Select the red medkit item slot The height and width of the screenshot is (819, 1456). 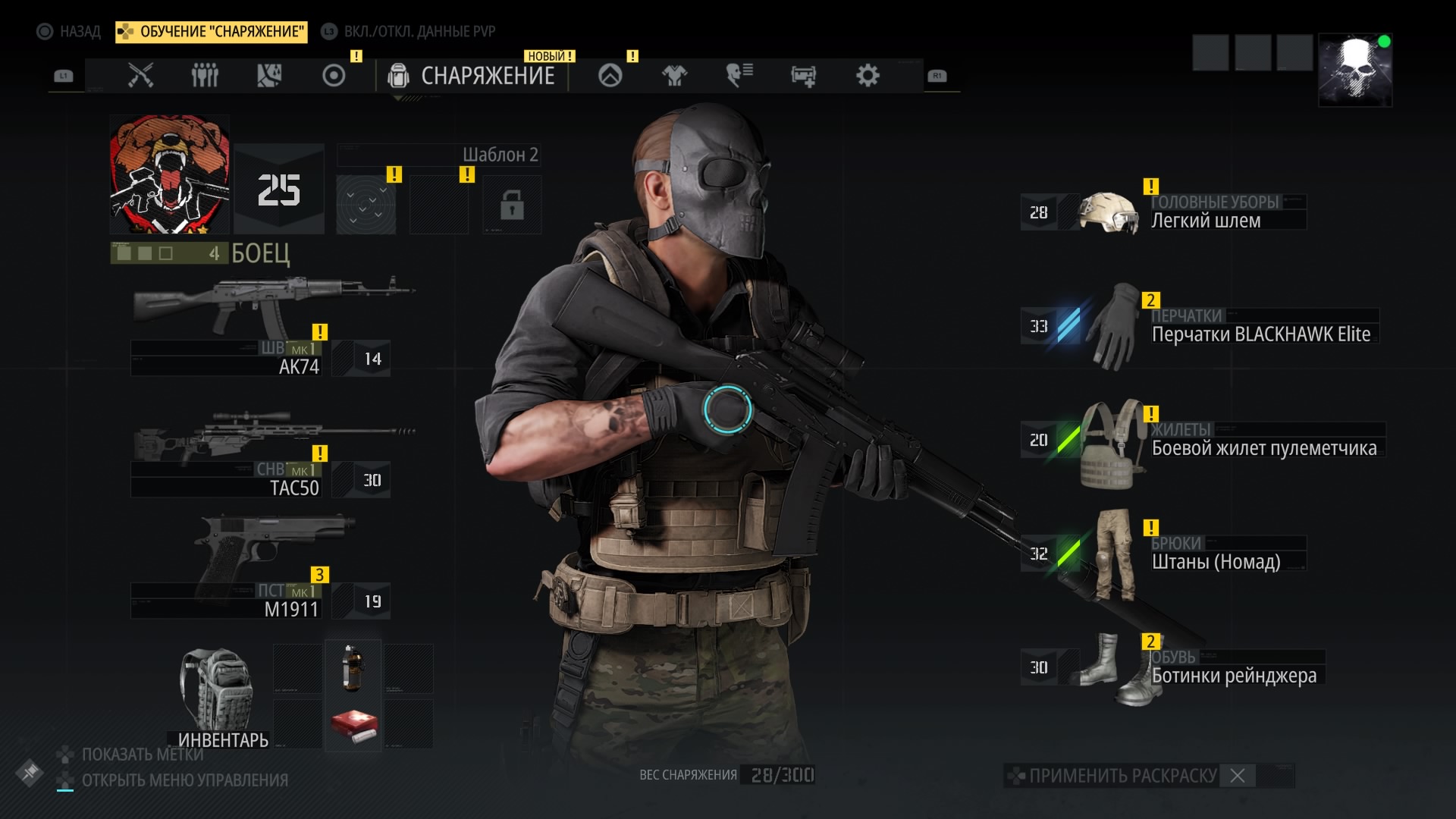pos(353,726)
